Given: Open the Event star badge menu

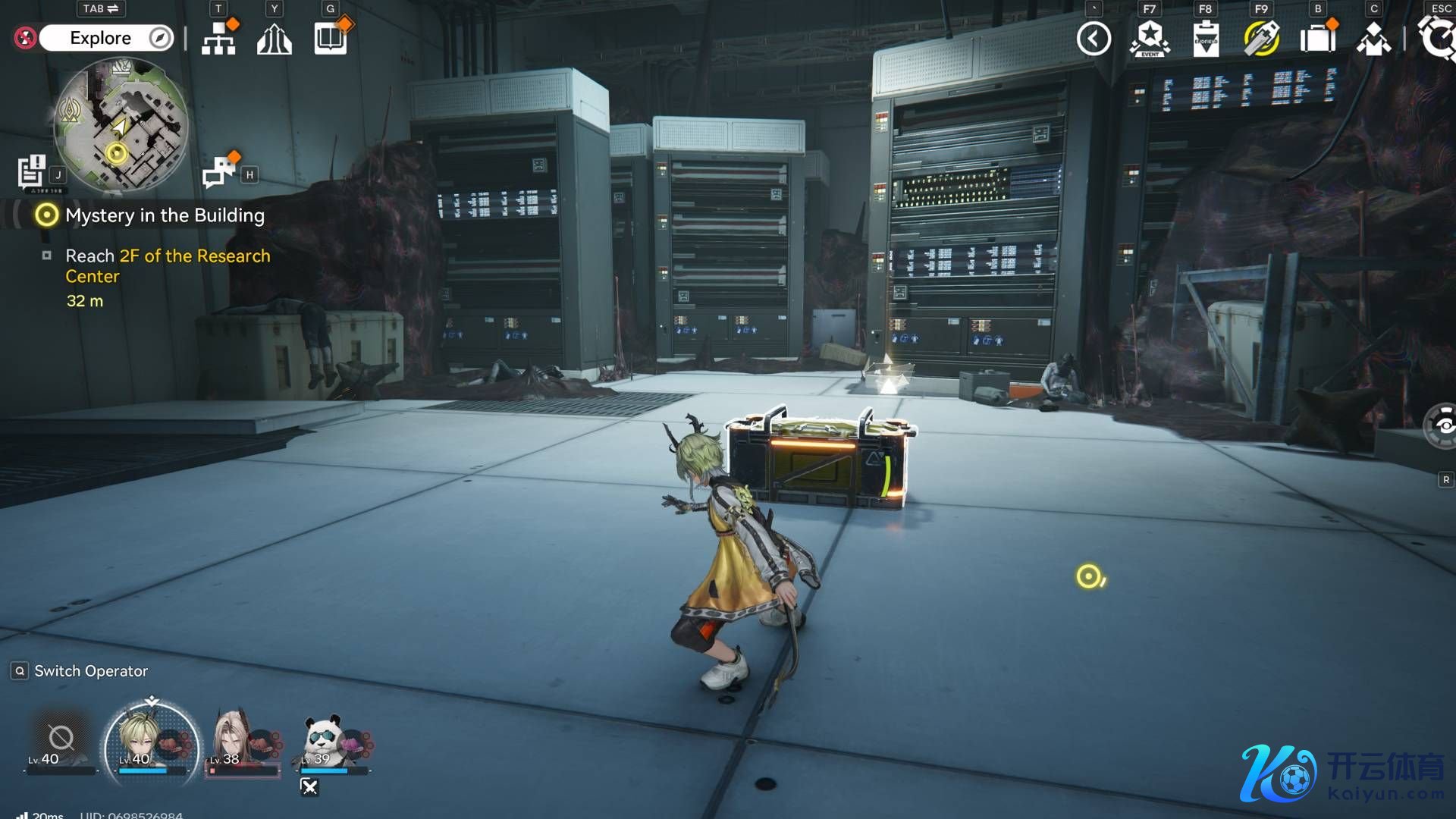Looking at the screenshot, I should [x=1150, y=39].
